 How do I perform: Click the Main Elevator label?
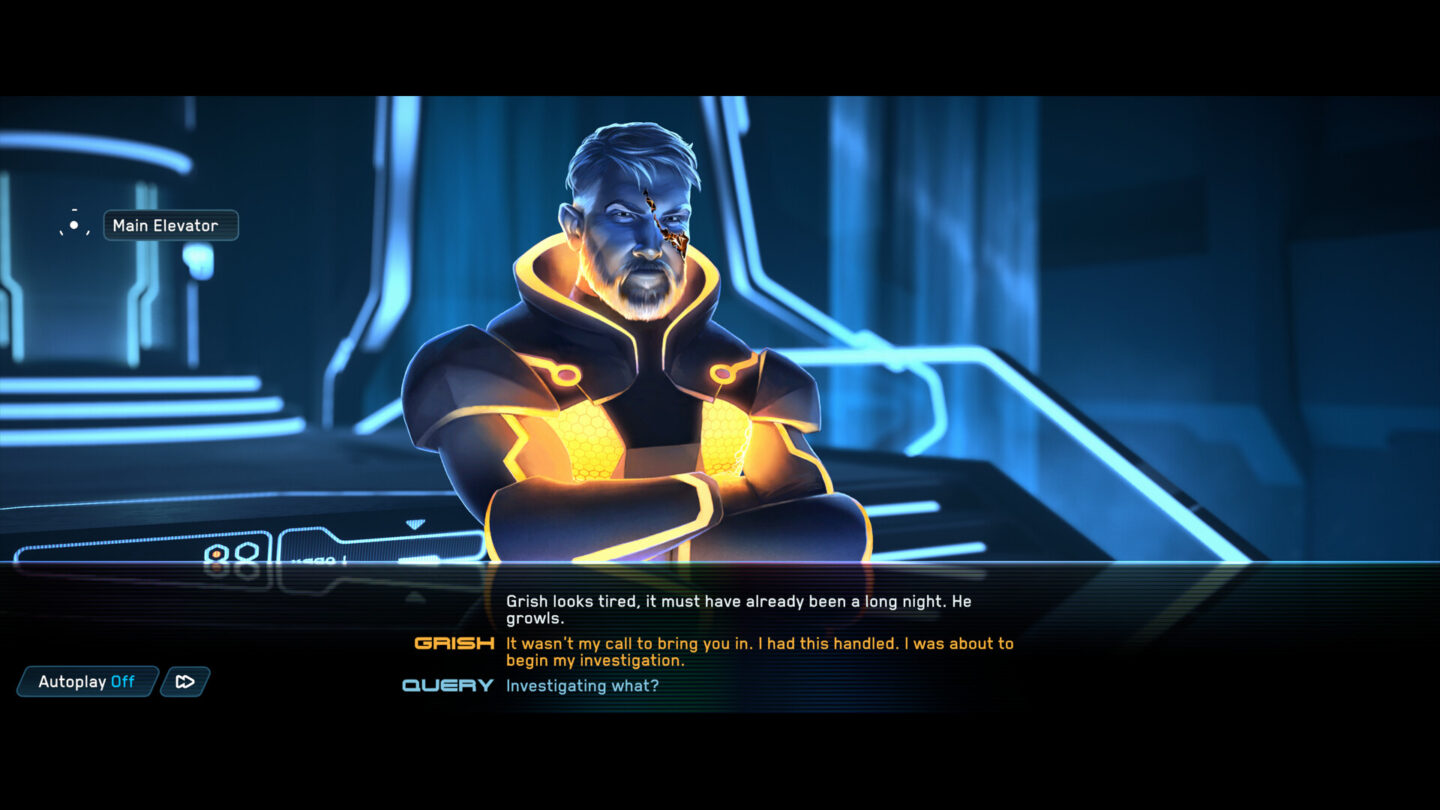coord(171,225)
